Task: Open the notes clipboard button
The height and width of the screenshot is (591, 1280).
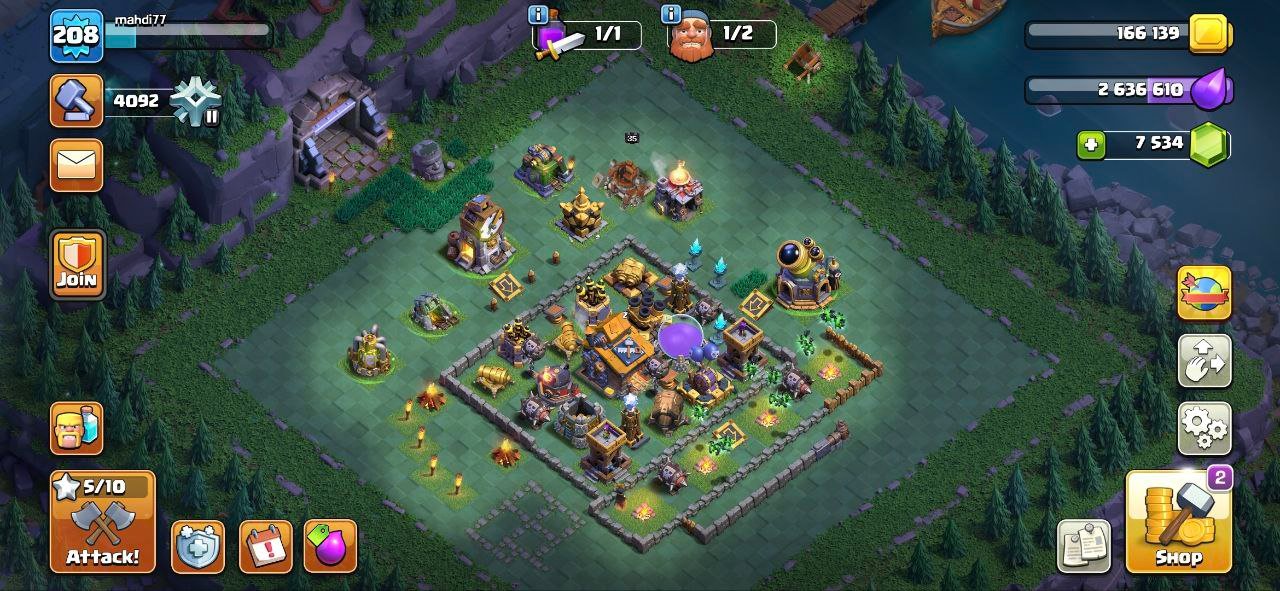Action: click(x=1084, y=546)
